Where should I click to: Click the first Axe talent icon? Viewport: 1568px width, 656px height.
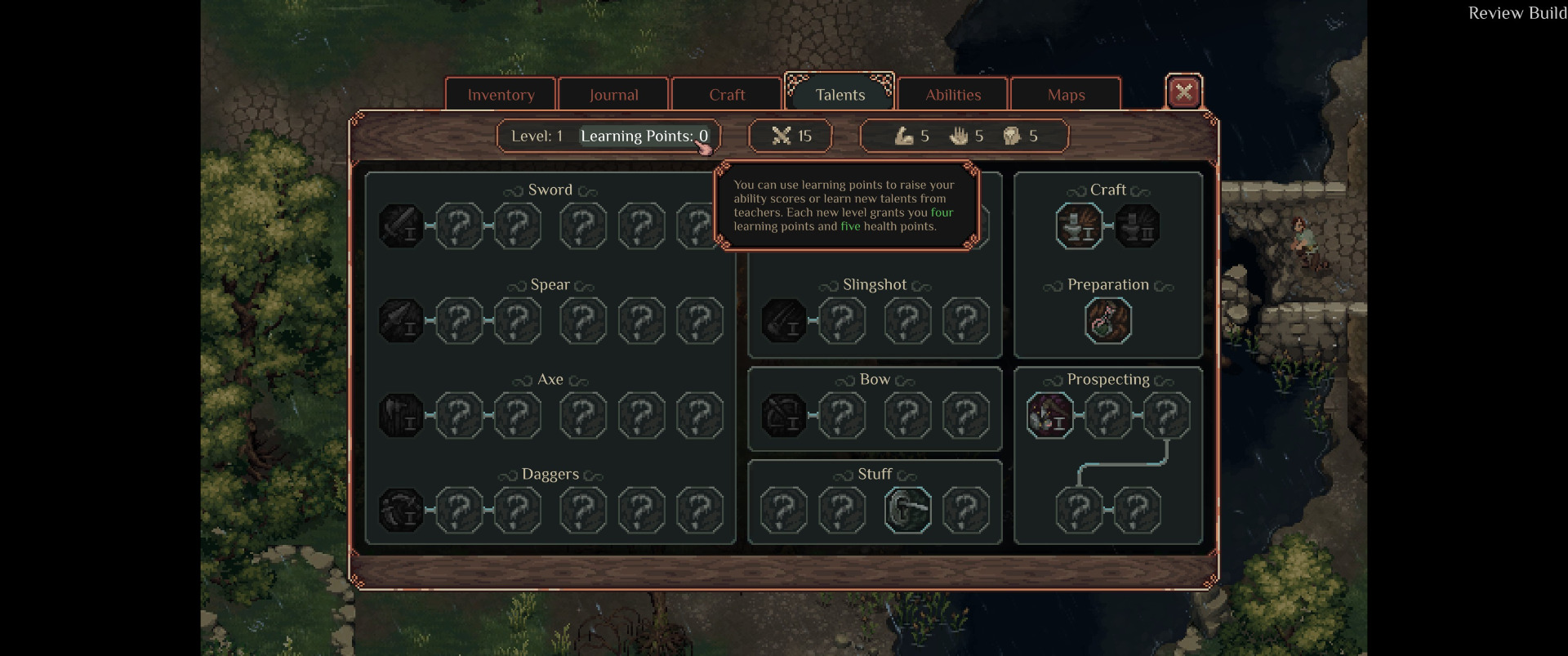(401, 415)
